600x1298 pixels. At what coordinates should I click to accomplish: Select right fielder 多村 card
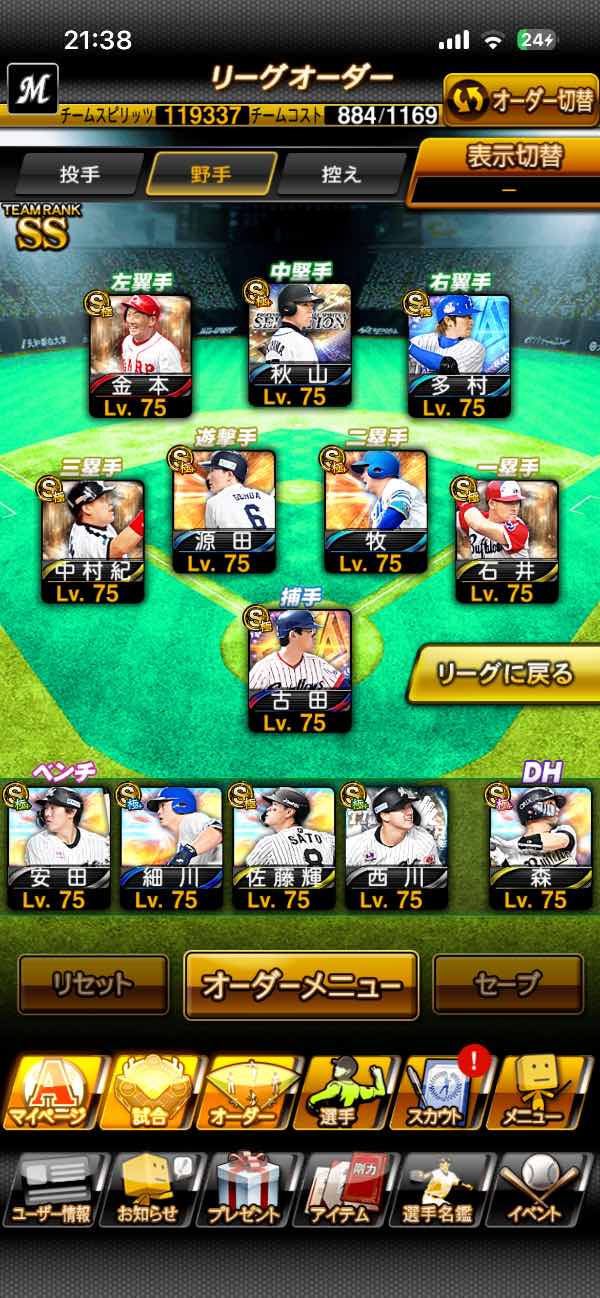(x=459, y=356)
